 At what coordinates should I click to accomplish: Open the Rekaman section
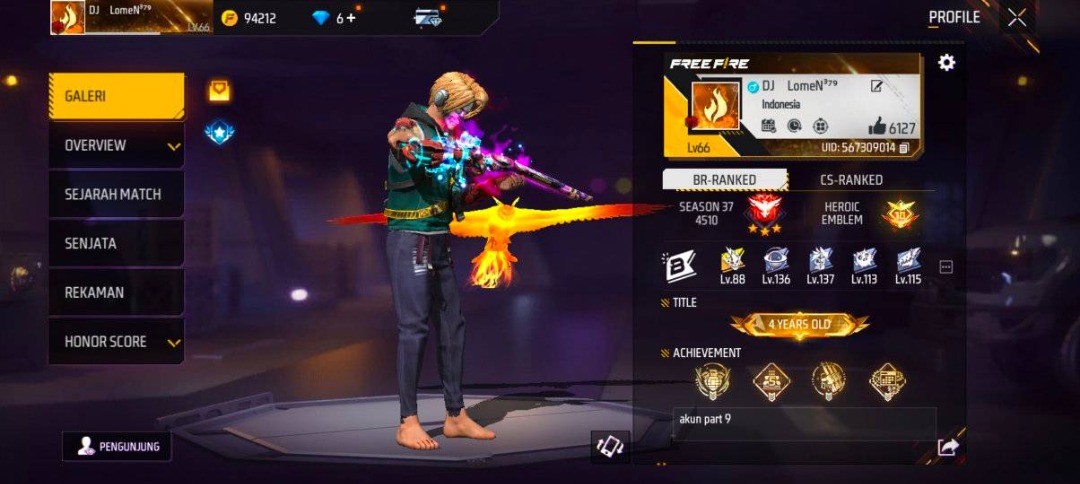click(x=116, y=292)
